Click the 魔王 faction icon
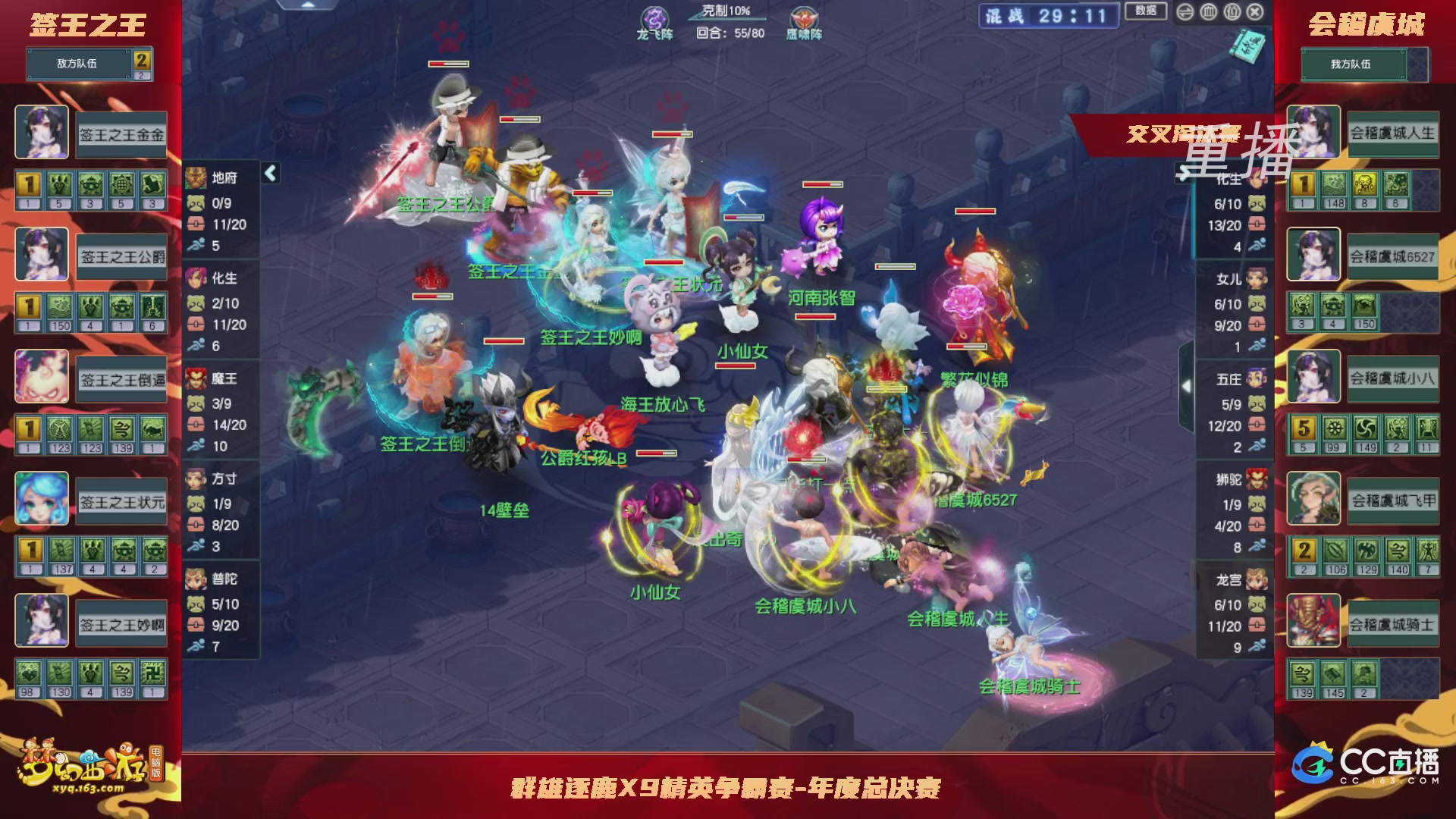Viewport: 1456px width, 819px height. tap(196, 378)
